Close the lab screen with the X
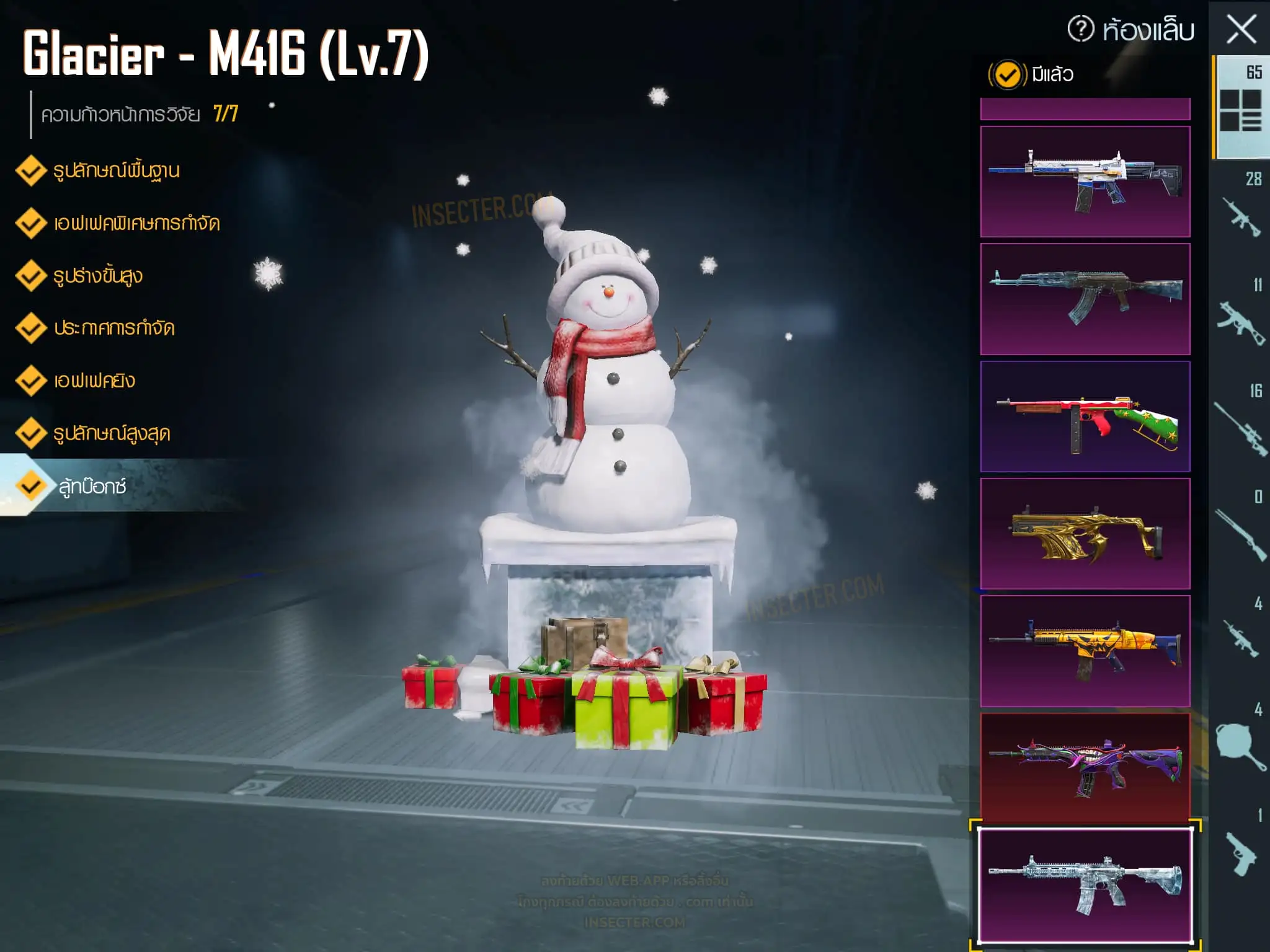The image size is (1270, 952). click(x=1241, y=29)
